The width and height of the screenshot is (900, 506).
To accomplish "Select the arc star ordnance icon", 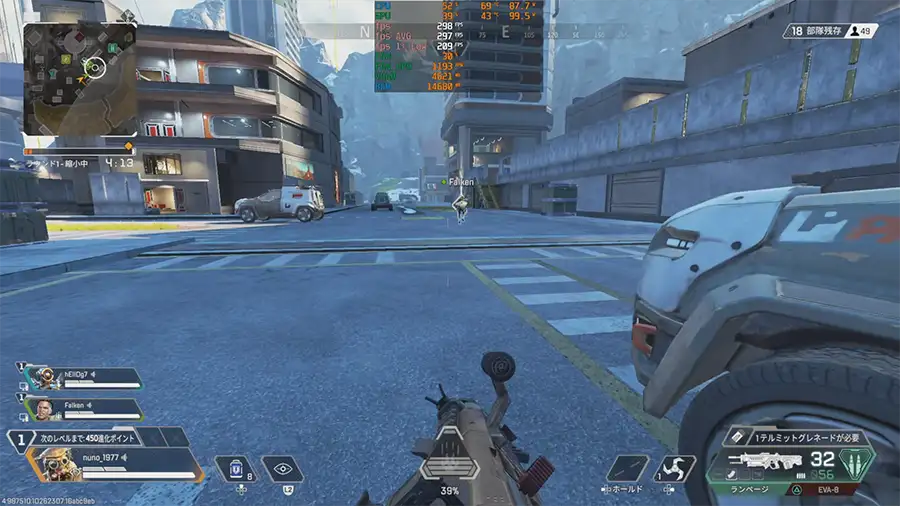I will [674, 468].
